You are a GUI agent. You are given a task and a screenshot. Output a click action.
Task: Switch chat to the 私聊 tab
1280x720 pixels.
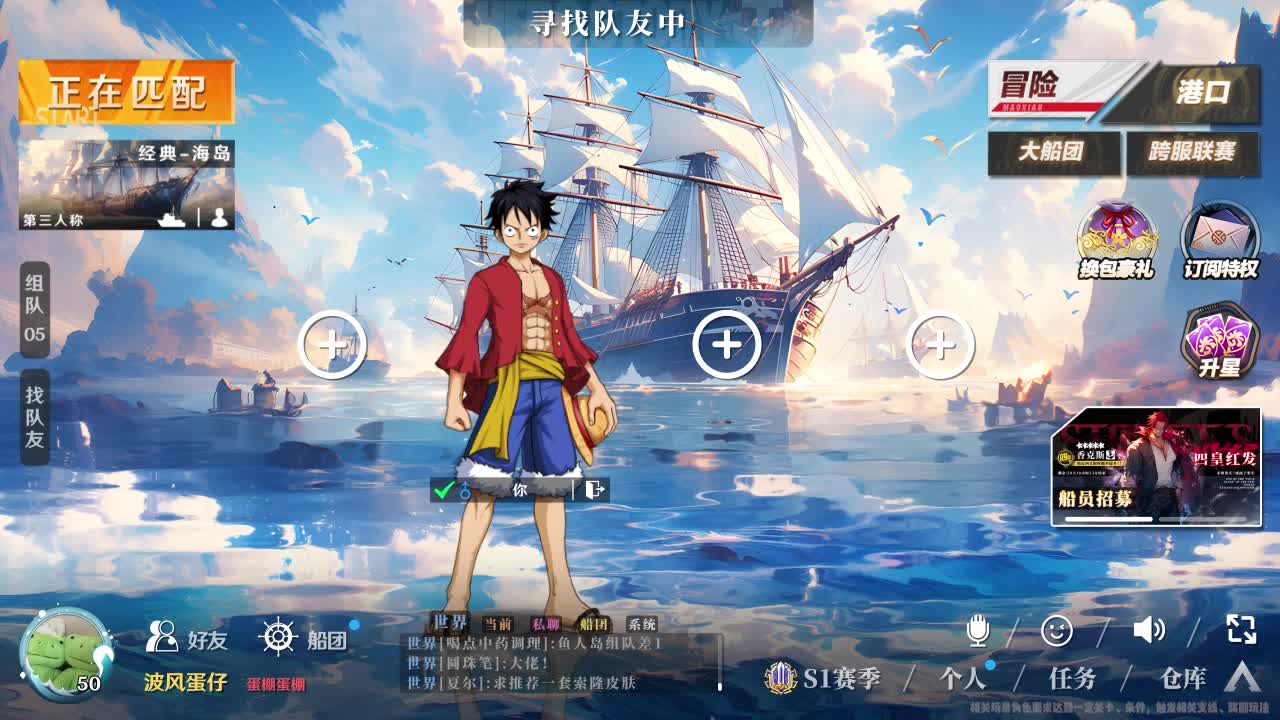pos(545,624)
